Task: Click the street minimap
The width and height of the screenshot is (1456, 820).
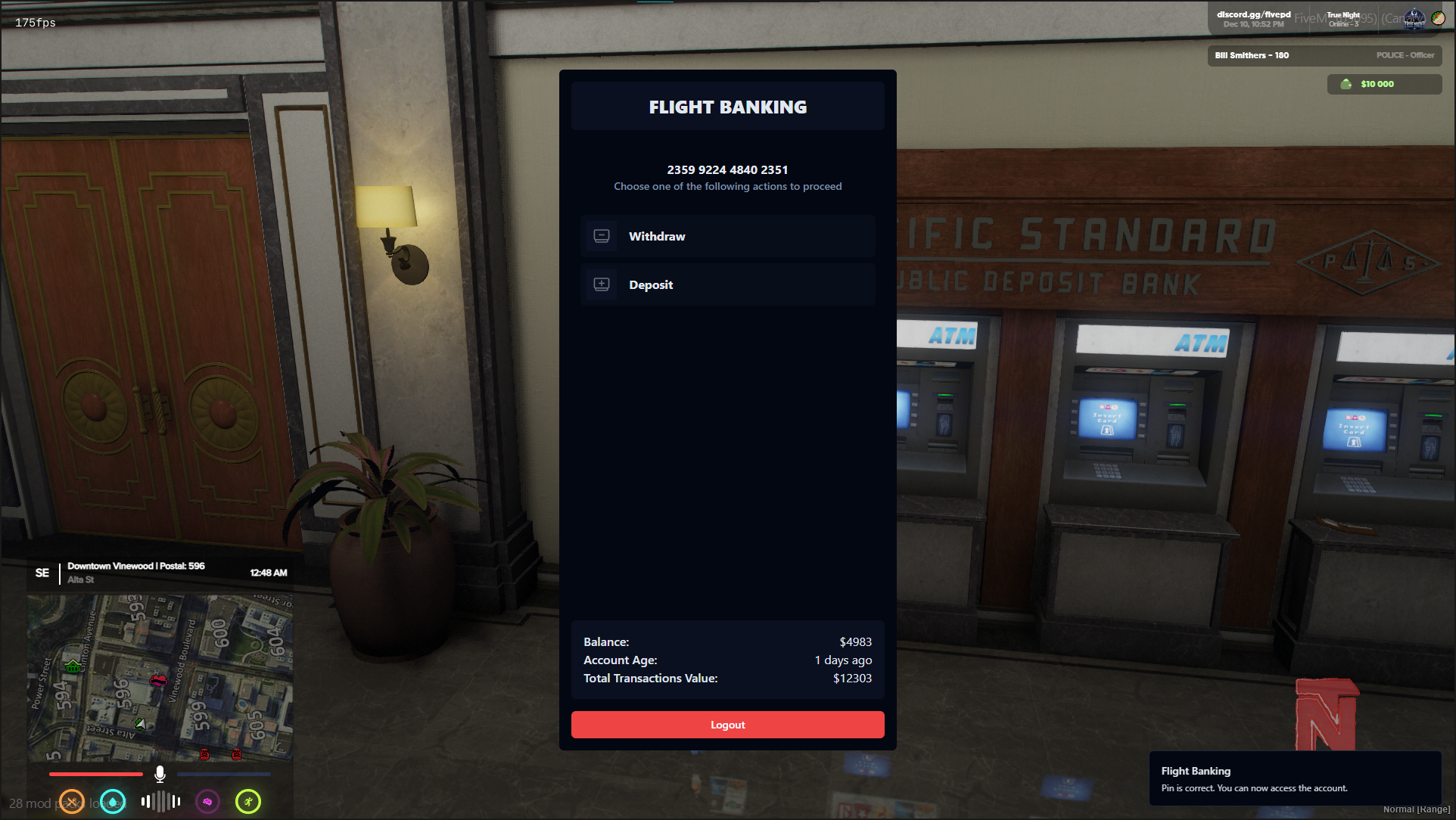Action: (x=160, y=677)
